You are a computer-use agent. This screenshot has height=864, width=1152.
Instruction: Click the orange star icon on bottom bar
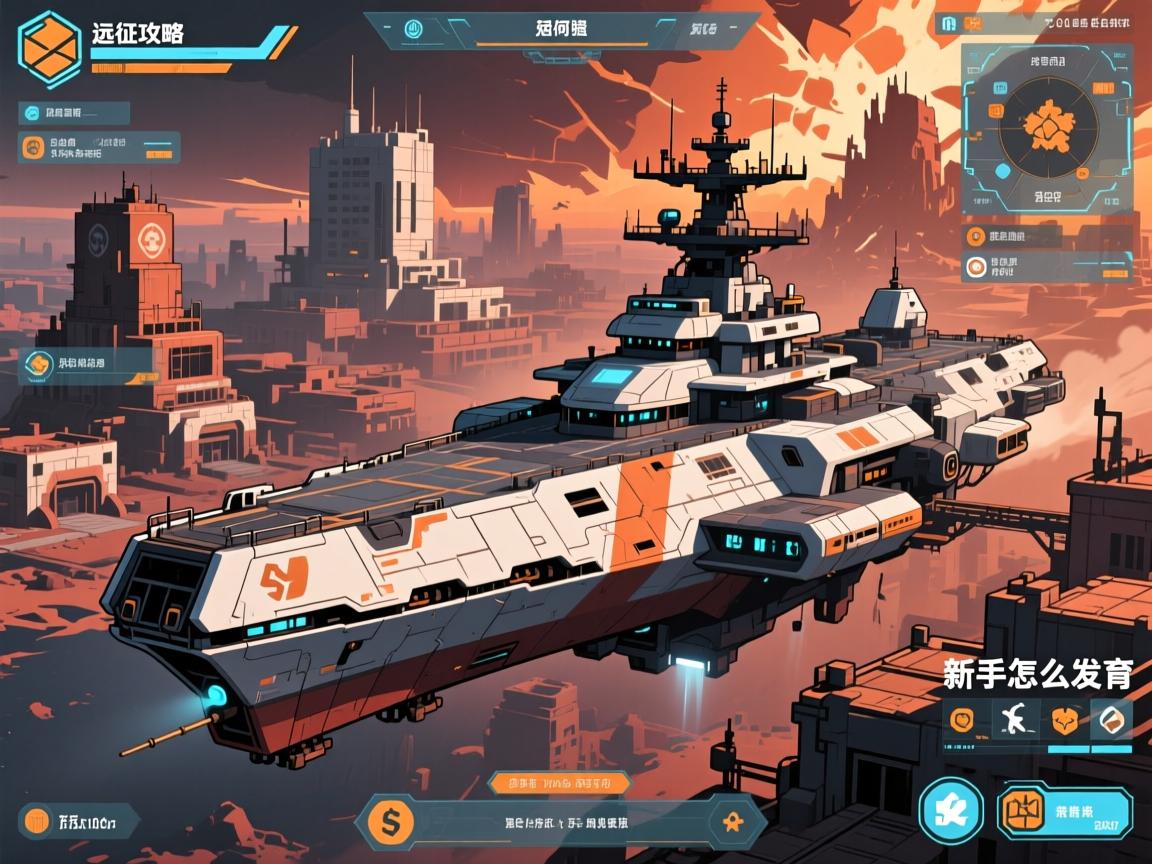[x=728, y=822]
